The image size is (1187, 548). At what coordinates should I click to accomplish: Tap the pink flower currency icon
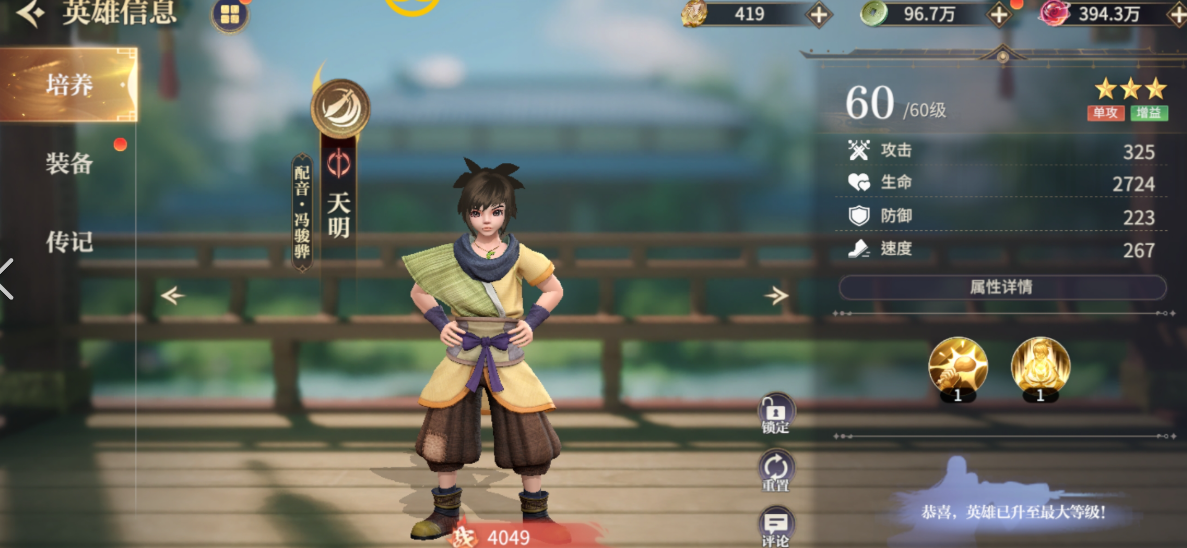[1055, 13]
